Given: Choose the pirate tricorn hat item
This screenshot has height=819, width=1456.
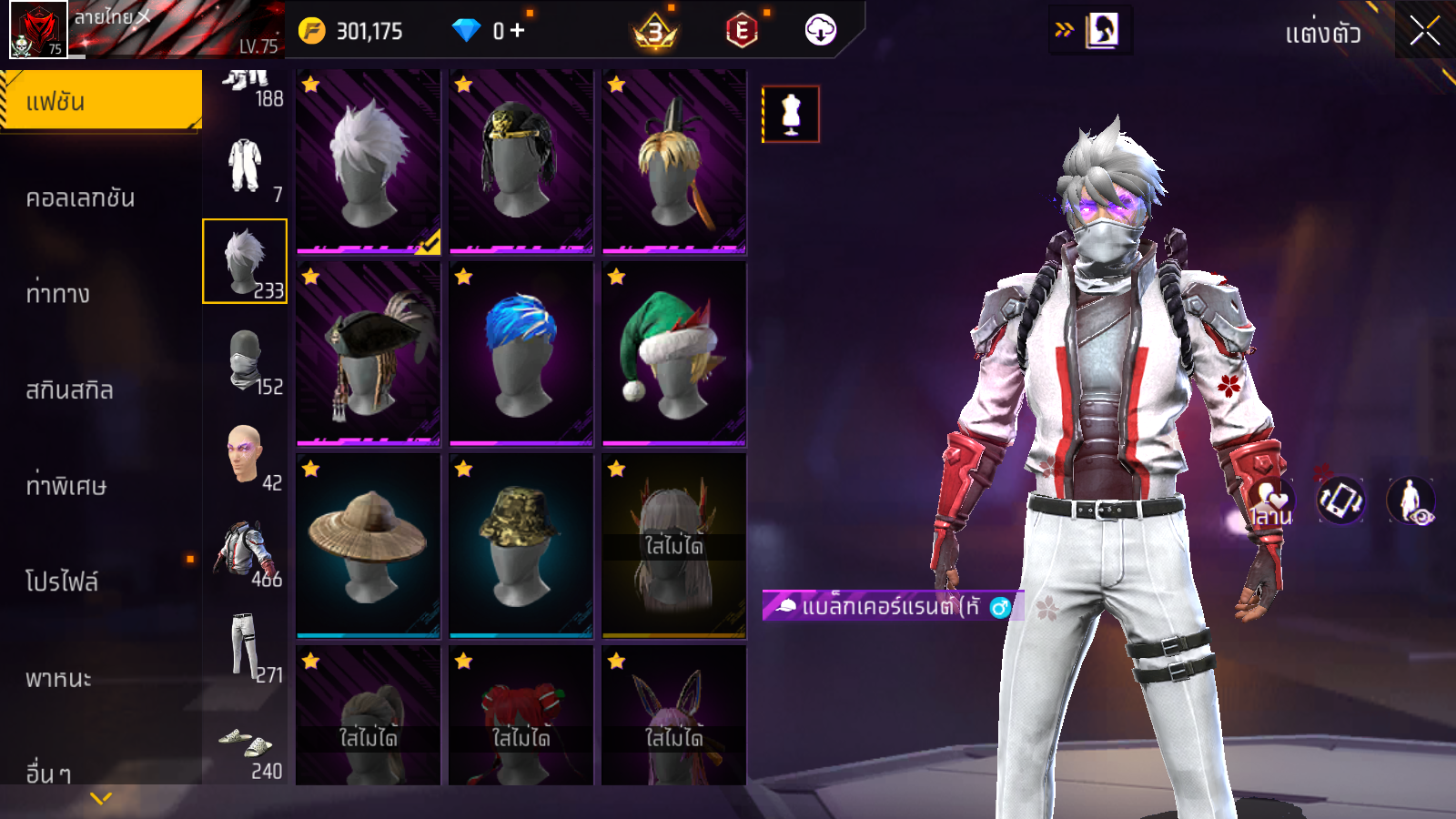Looking at the screenshot, I should tap(369, 354).
